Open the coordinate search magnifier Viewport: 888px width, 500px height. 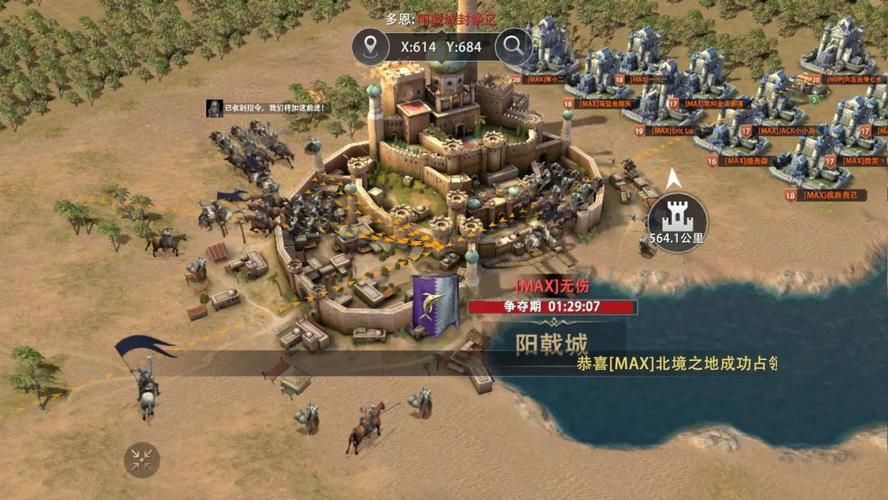[513, 45]
